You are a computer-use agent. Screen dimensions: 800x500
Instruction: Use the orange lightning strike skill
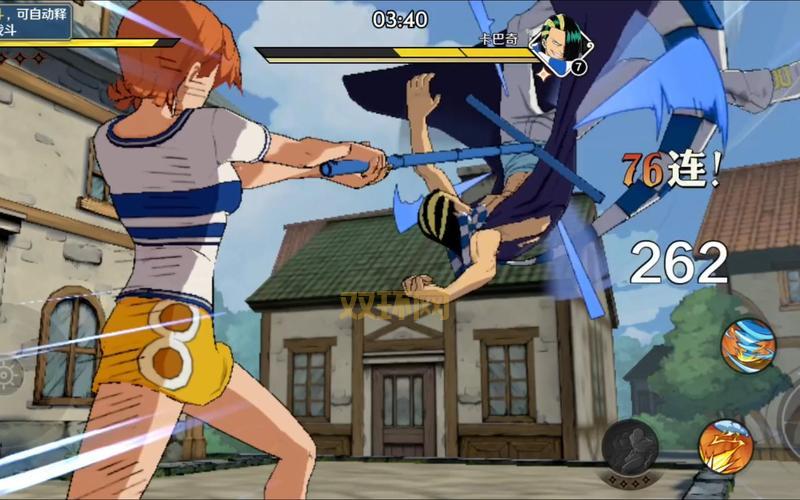pyautogui.click(x=725, y=446)
